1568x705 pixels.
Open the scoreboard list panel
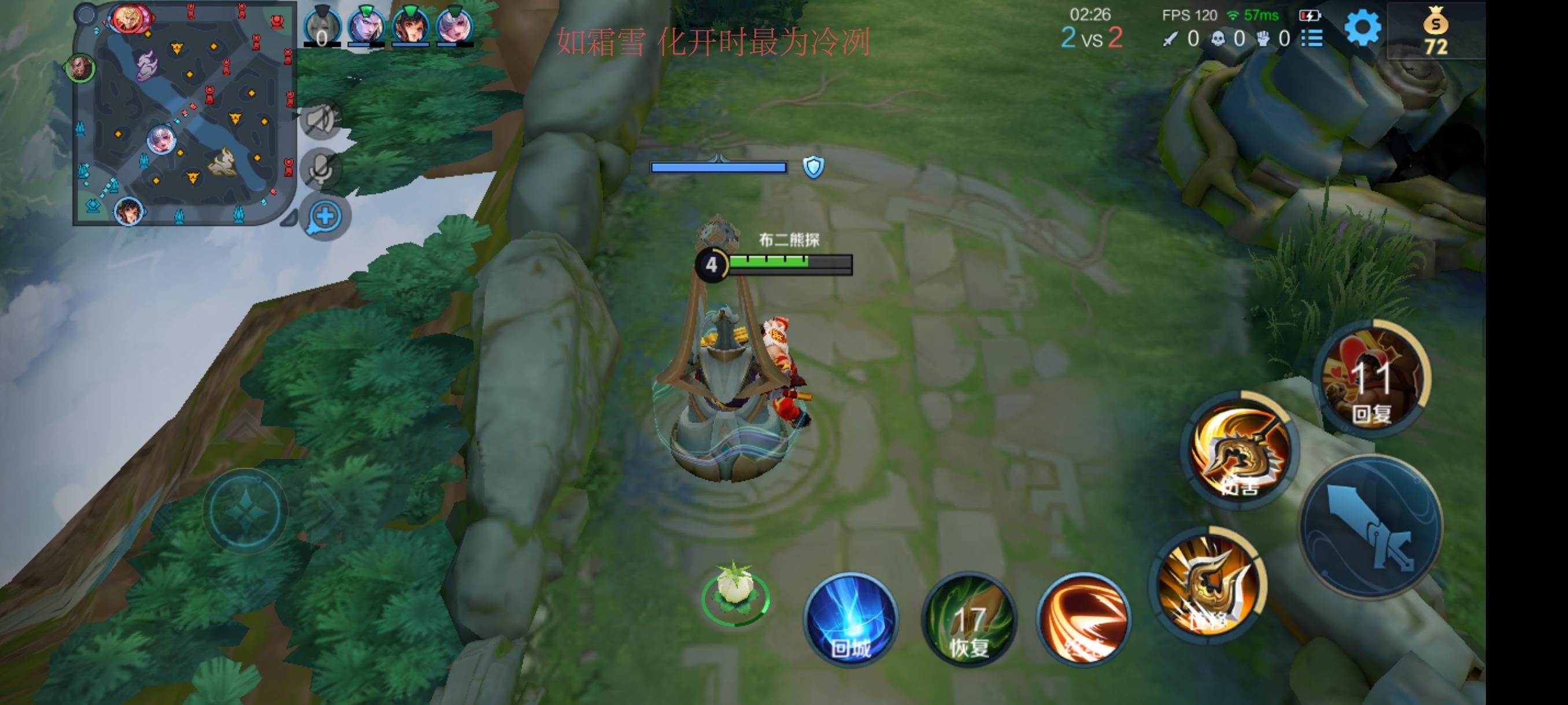1312,38
